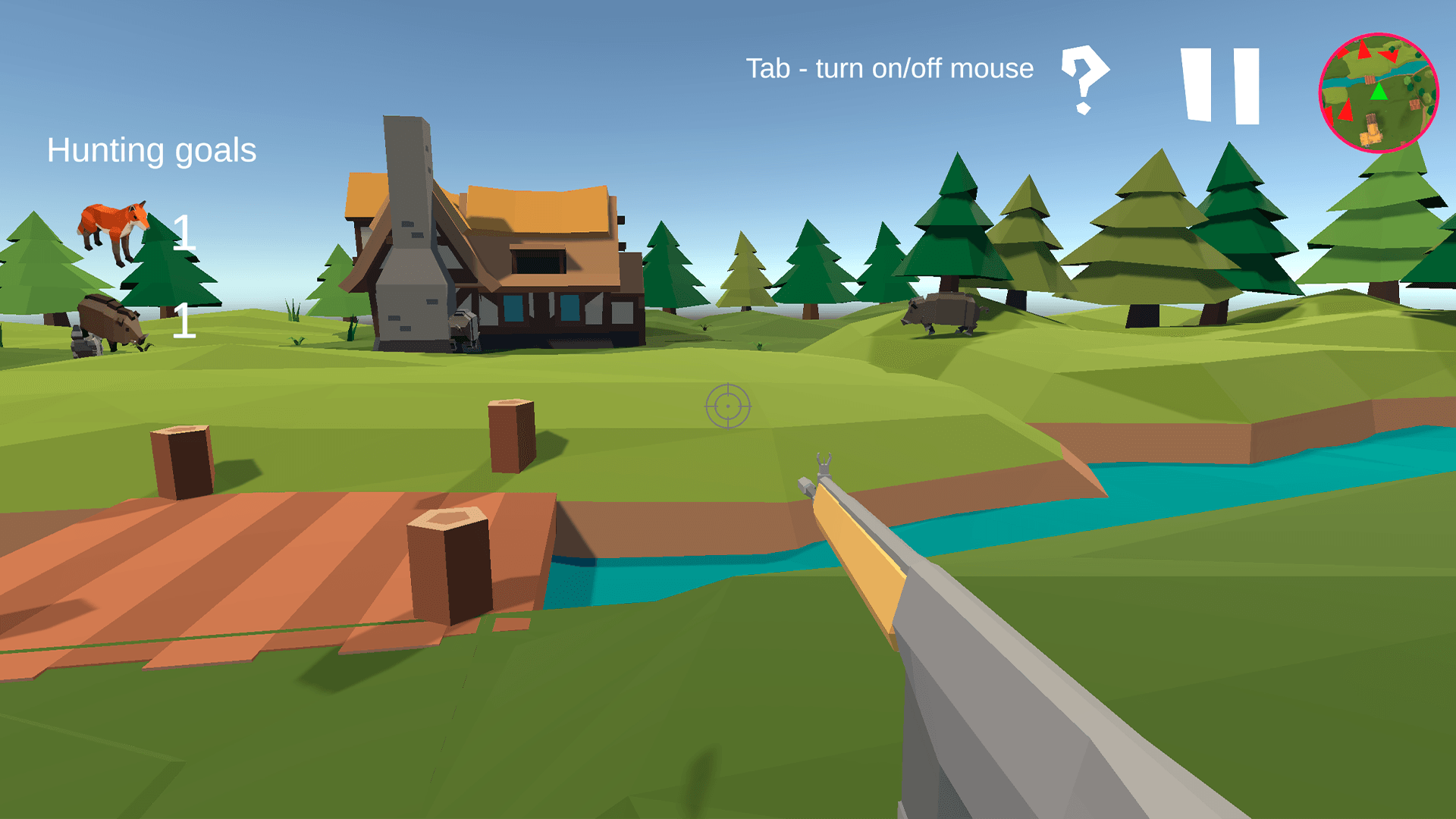Click the pause icon
The height and width of the screenshot is (819, 1456).
click(x=1219, y=86)
